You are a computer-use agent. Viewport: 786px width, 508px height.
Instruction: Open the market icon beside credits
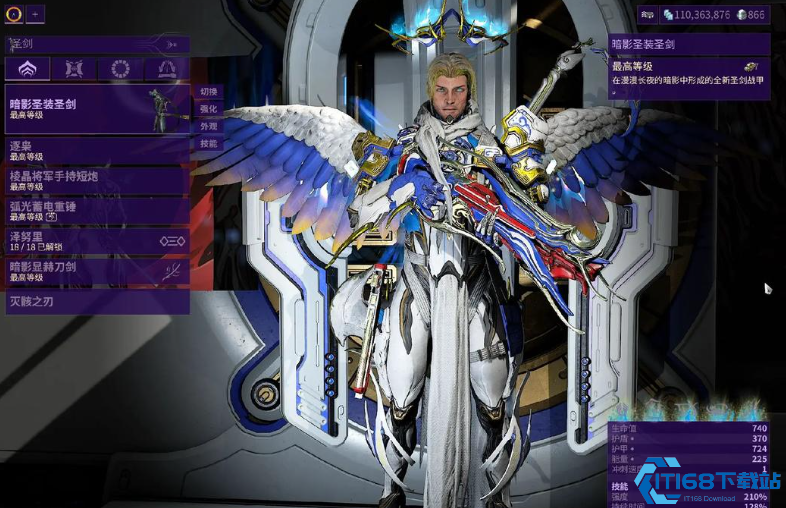(x=647, y=15)
